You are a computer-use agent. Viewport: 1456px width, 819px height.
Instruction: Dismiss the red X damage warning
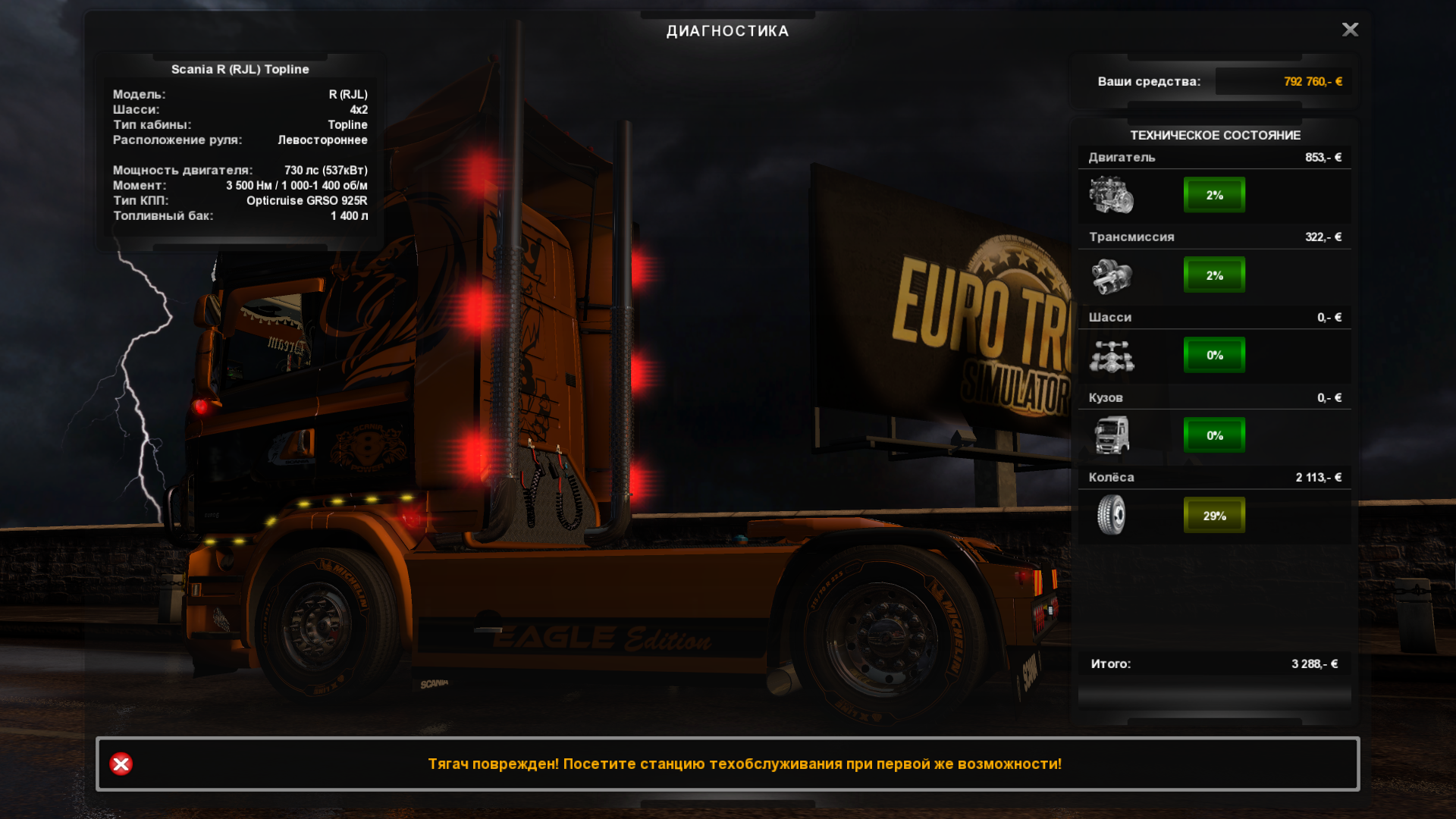[121, 764]
